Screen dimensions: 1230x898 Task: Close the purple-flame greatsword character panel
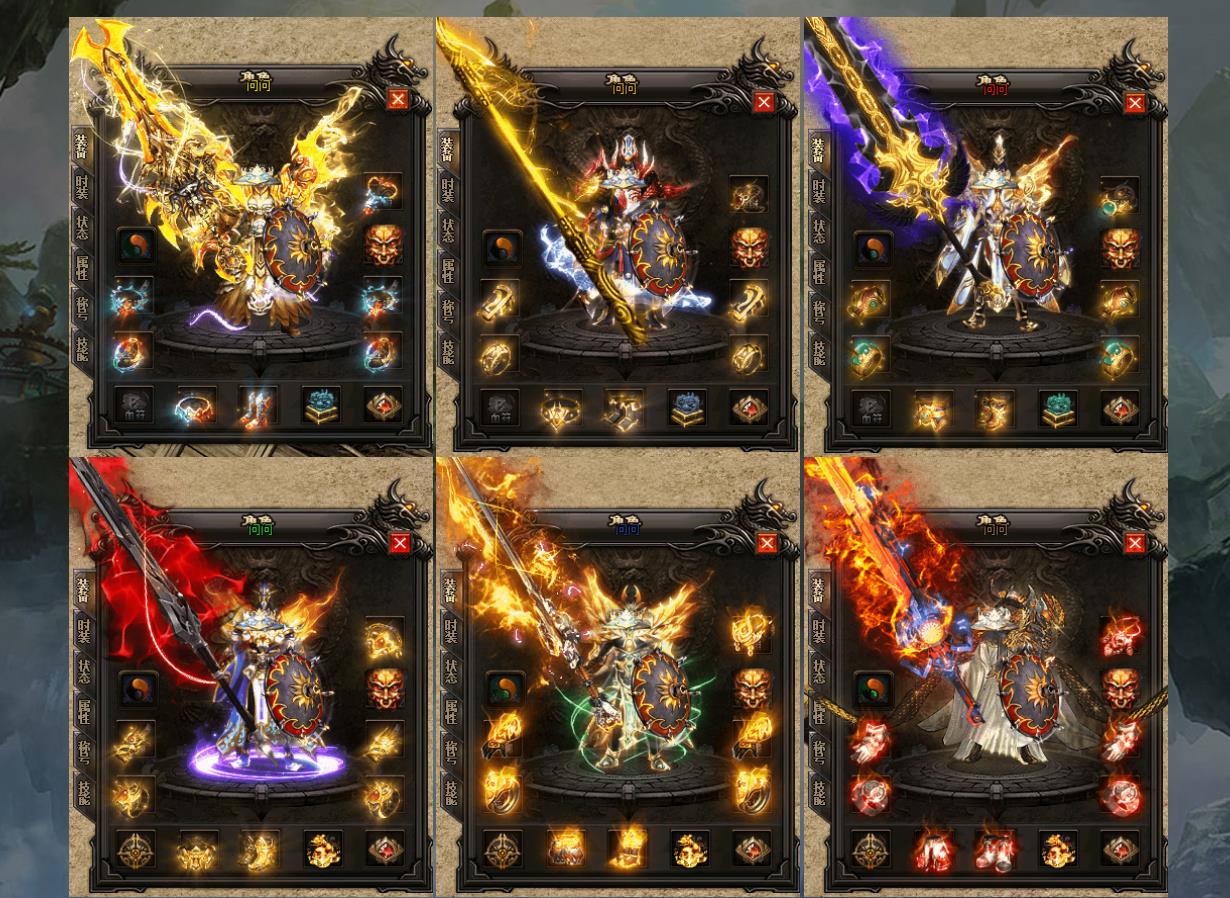click(1134, 103)
